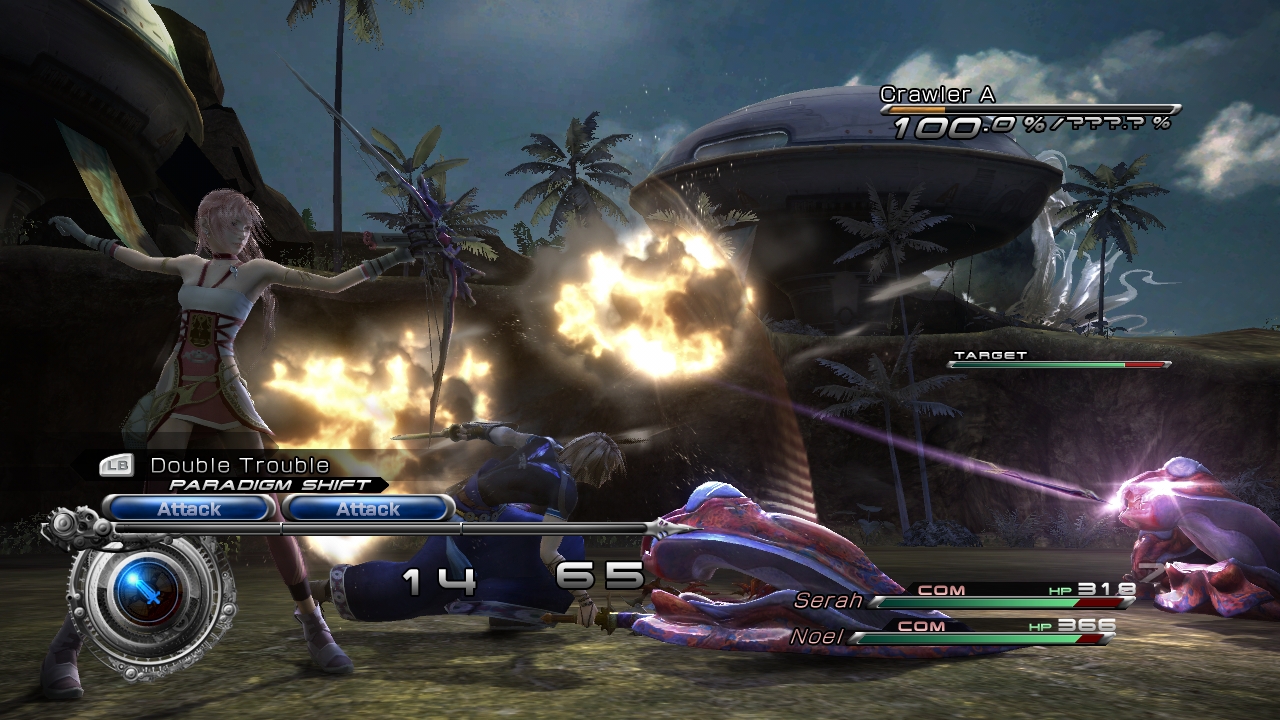Image resolution: width=1280 pixels, height=720 pixels.
Task: Open the Double Trouble paradigm shift
Action: point(238,466)
